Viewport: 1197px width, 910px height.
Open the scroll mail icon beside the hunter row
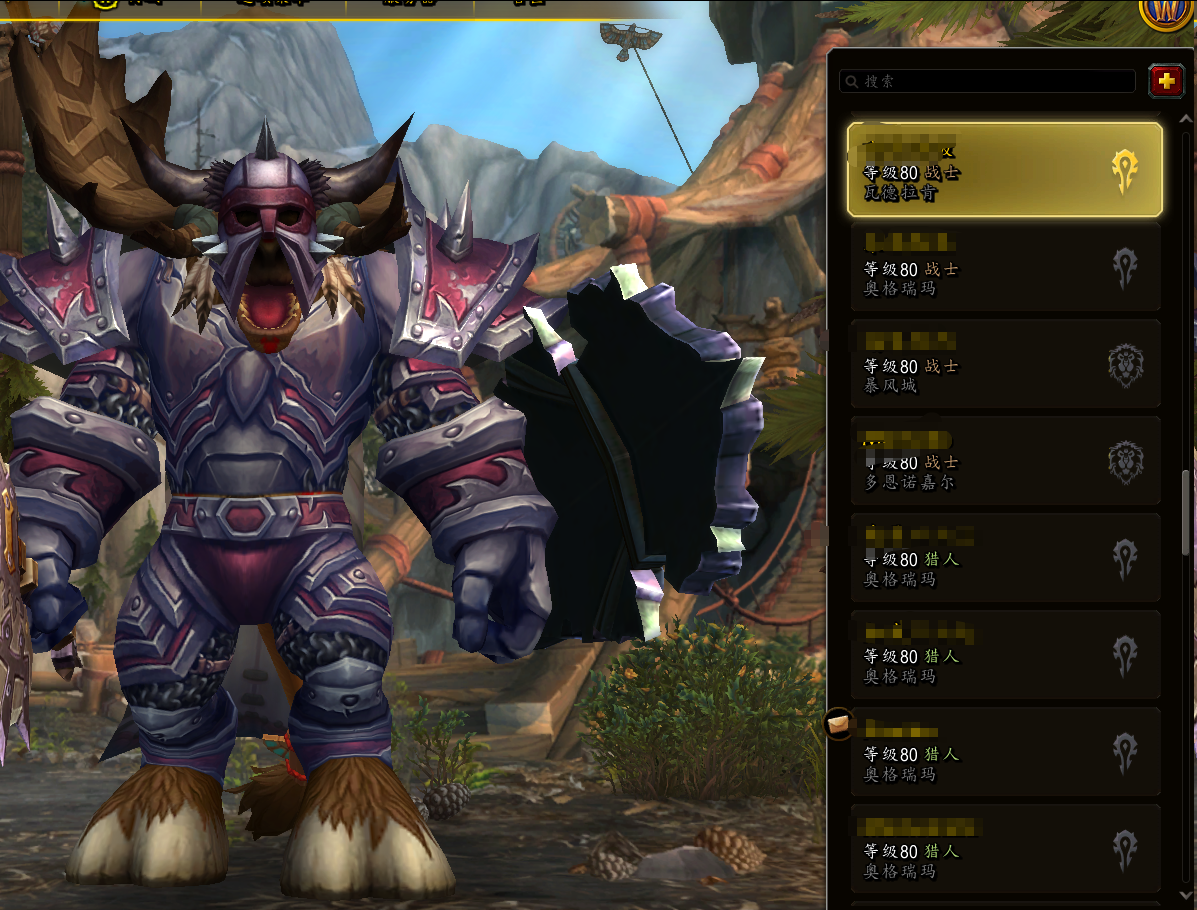coord(838,722)
